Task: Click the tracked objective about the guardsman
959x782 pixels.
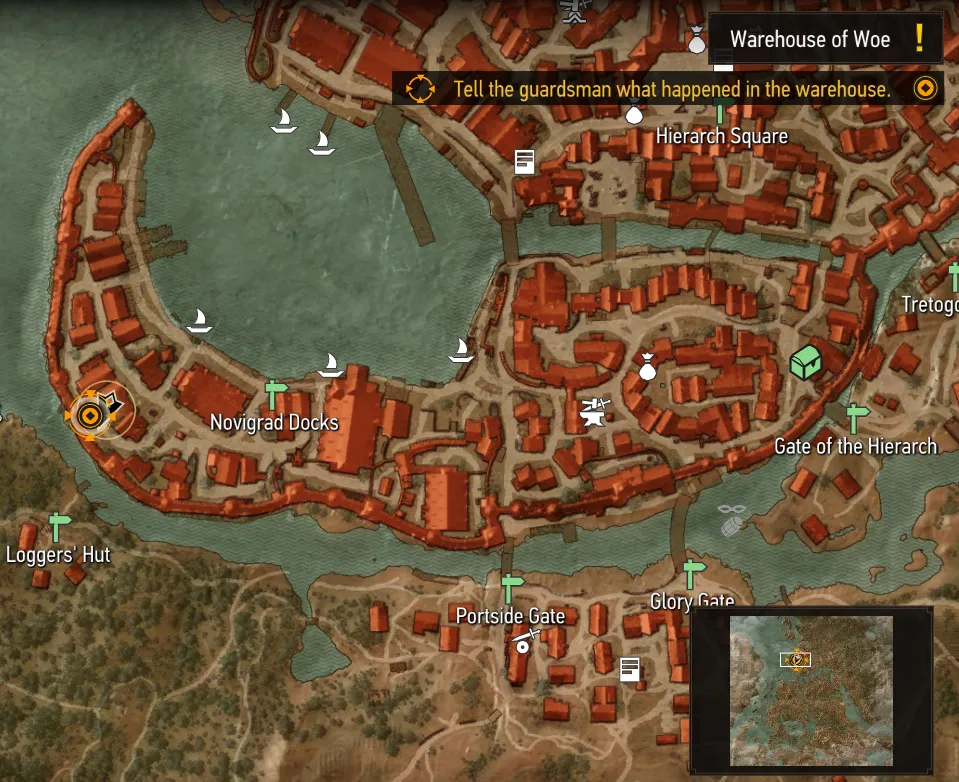Action: [671, 89]
